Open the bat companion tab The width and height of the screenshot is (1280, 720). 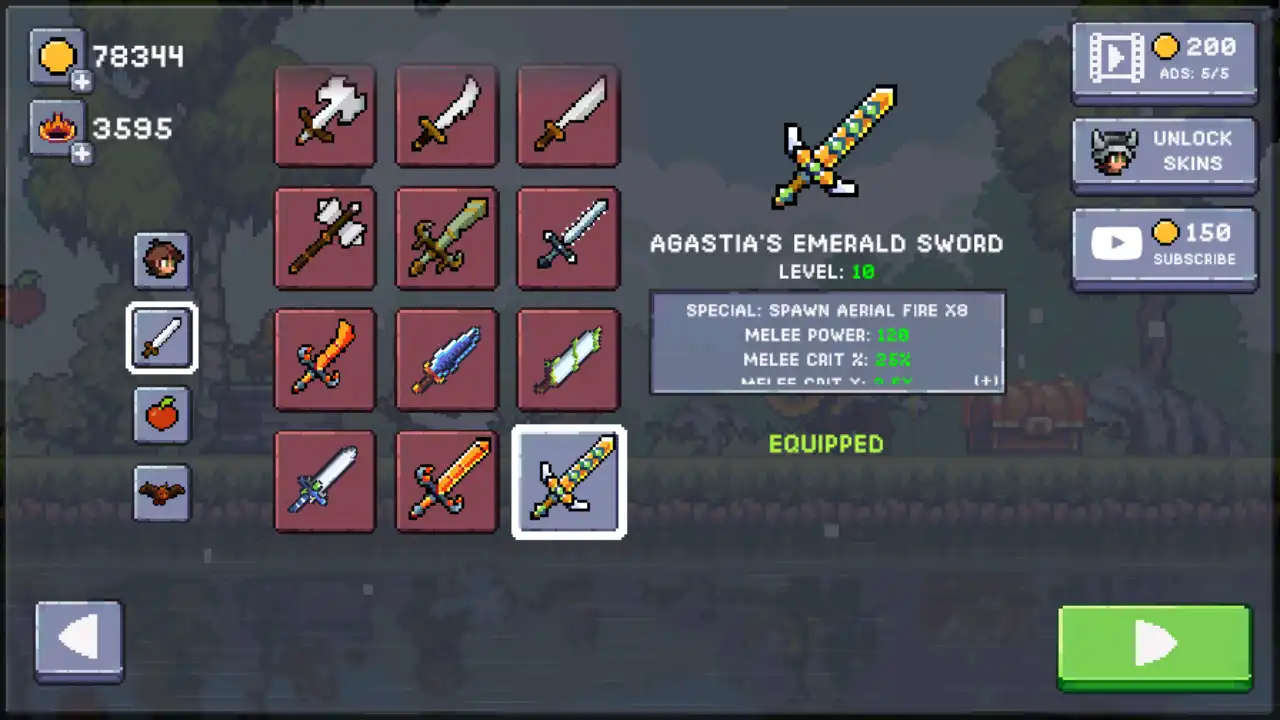pos(162,492)
